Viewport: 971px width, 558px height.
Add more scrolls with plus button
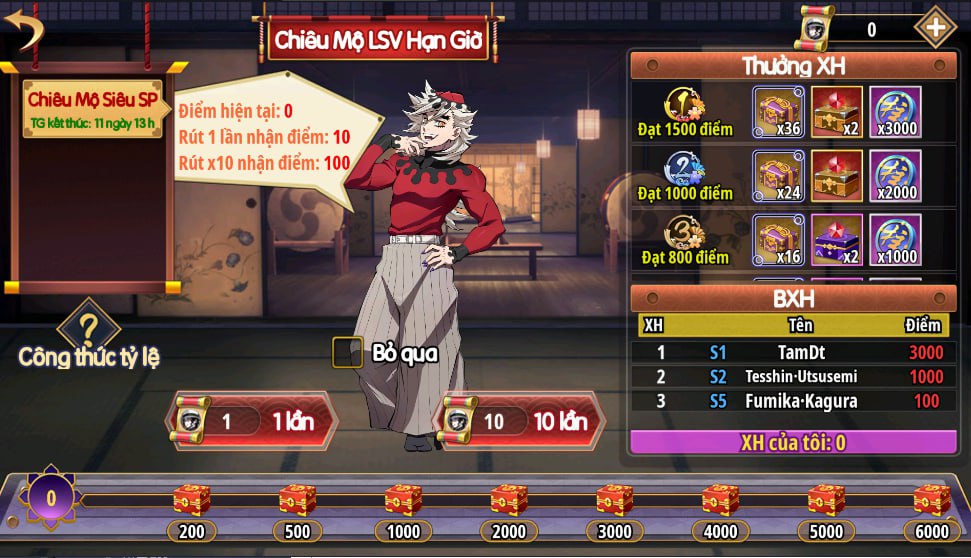[x=935, y=28]
